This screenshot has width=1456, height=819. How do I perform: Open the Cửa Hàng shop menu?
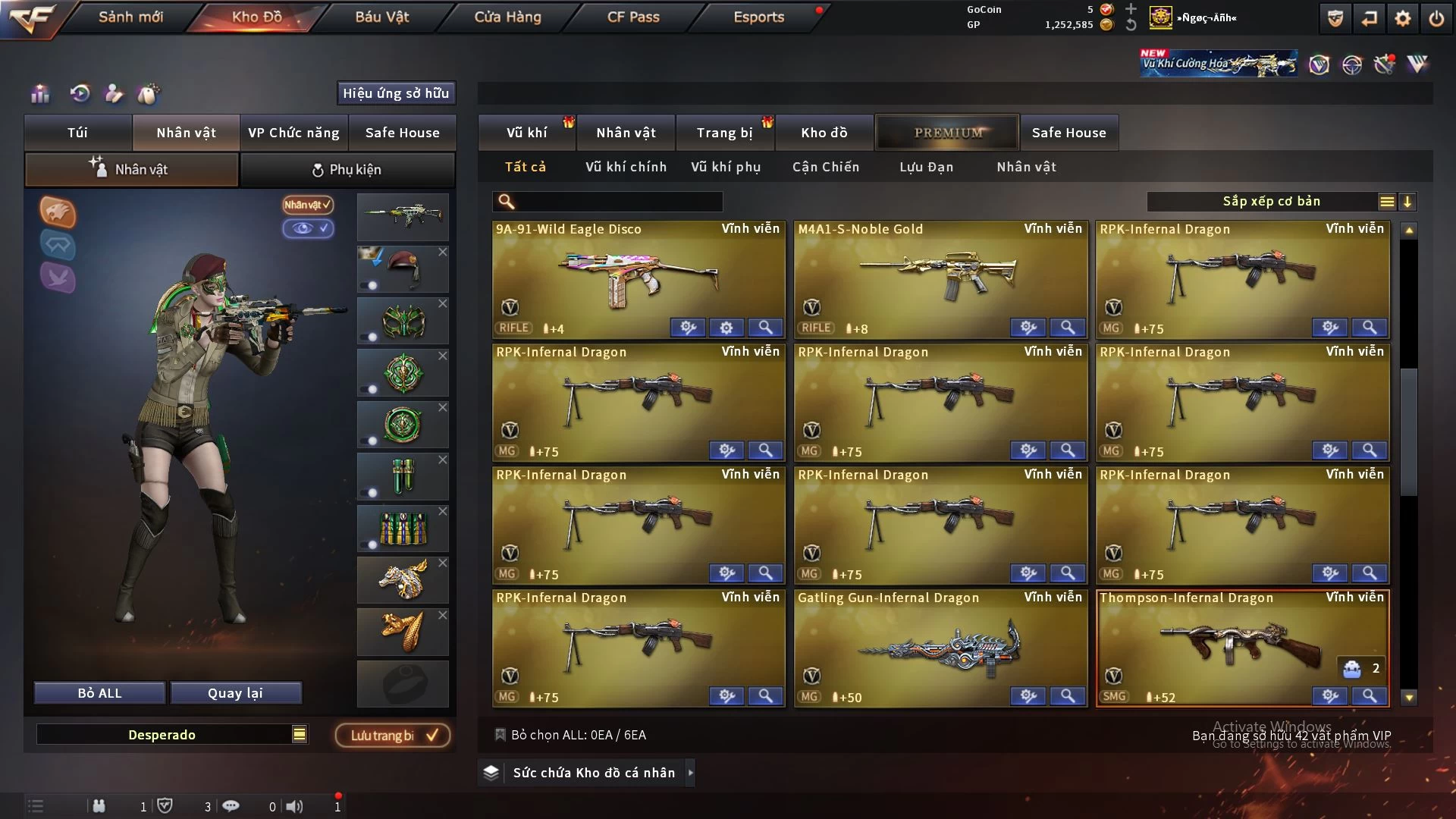tap(507, 17)
